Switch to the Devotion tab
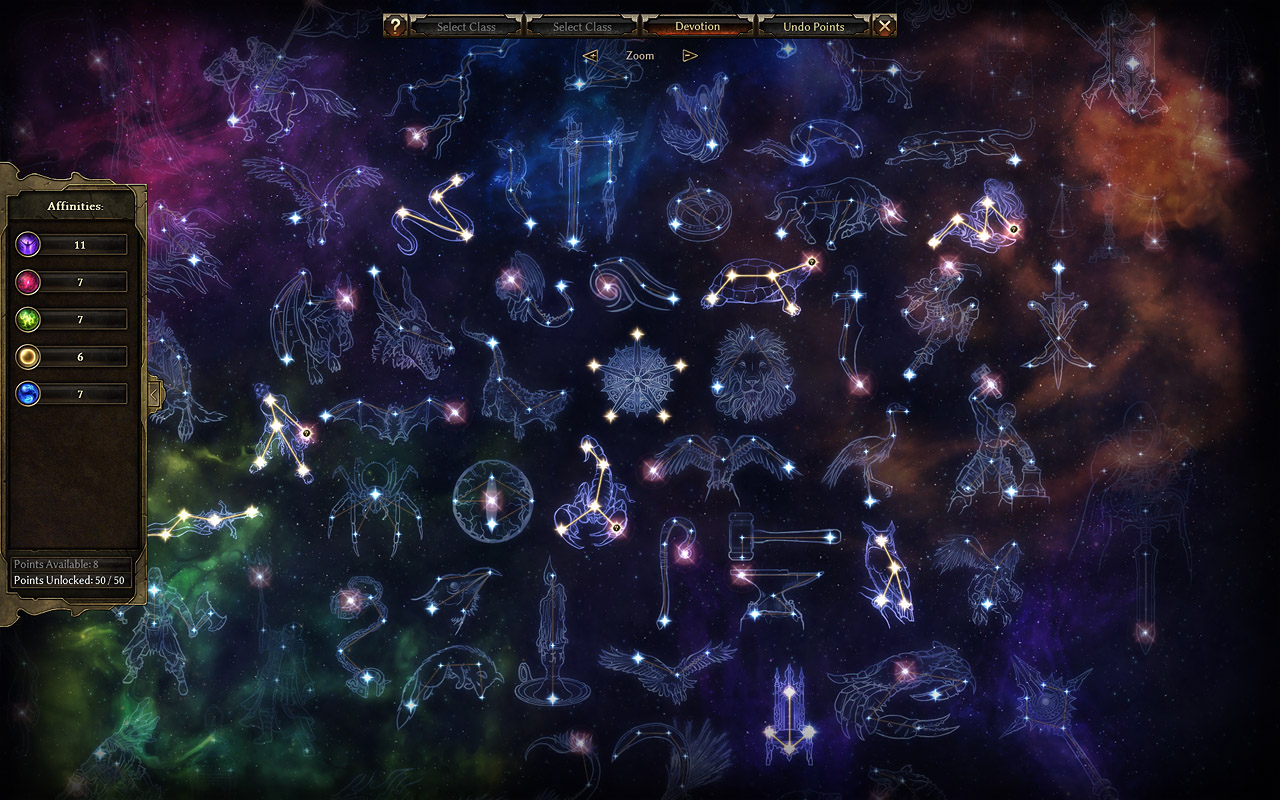The width and height of the screenshot is (1280, 800). tap(697, 26)
